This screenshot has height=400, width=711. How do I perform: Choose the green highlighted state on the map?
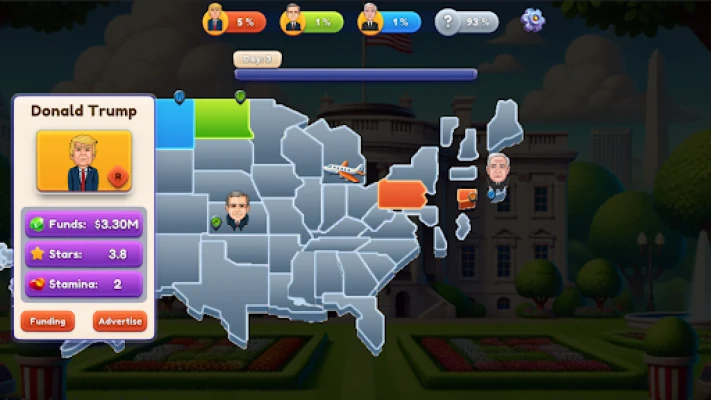(x=223, y=119)
